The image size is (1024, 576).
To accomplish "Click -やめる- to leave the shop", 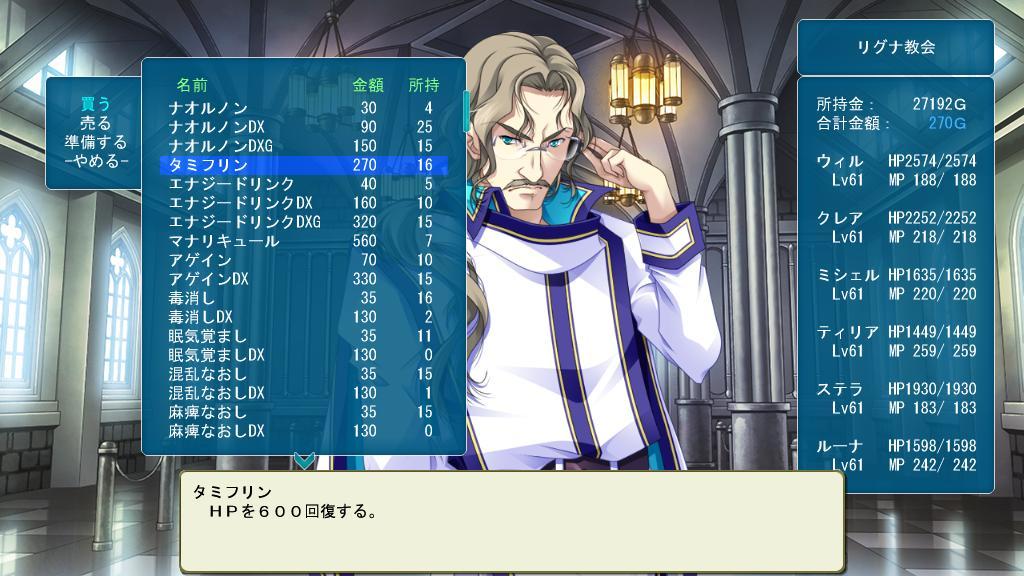I will pyautogui.click(x=95, y=161).
